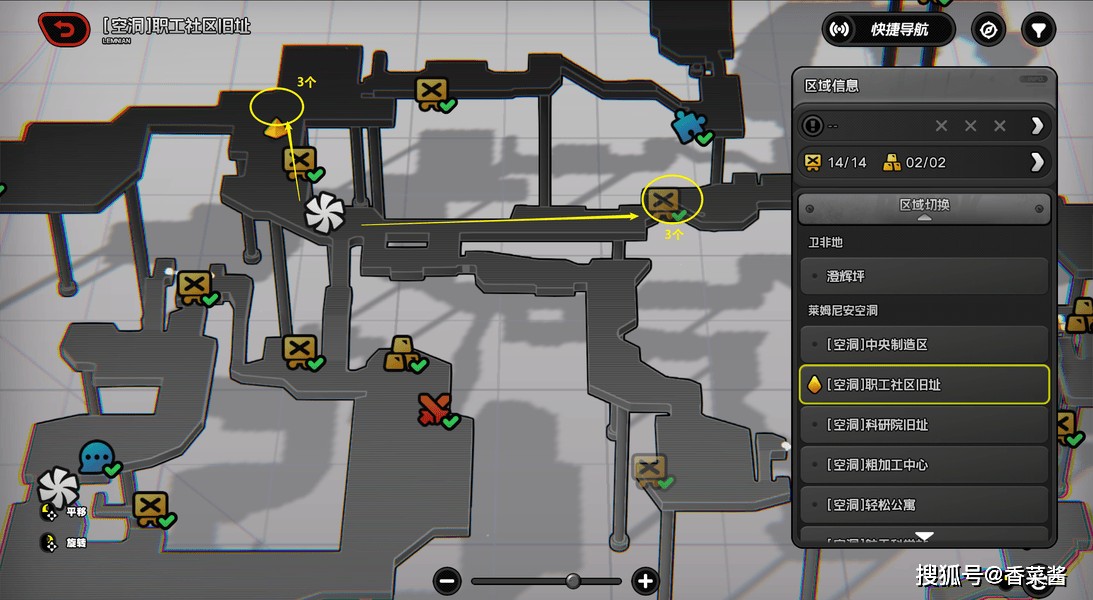The height and width of the screenshot is (600, 1093).
Task: Zoom out with the minus button
Action: pos(447,580)
